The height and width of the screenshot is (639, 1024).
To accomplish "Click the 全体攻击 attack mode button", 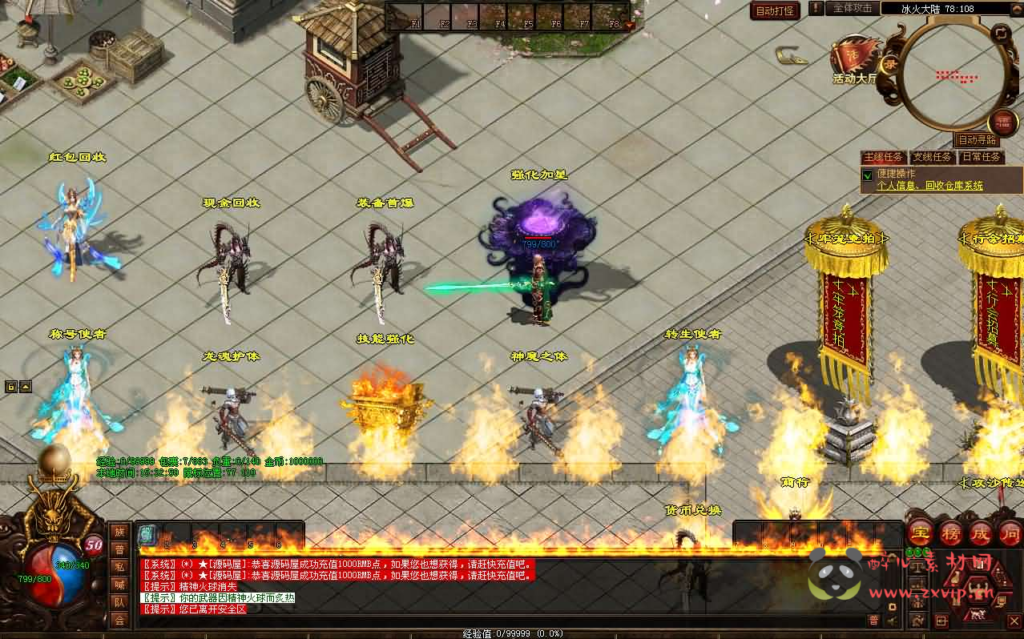I will pyautogui.click(x=852, y=8).
